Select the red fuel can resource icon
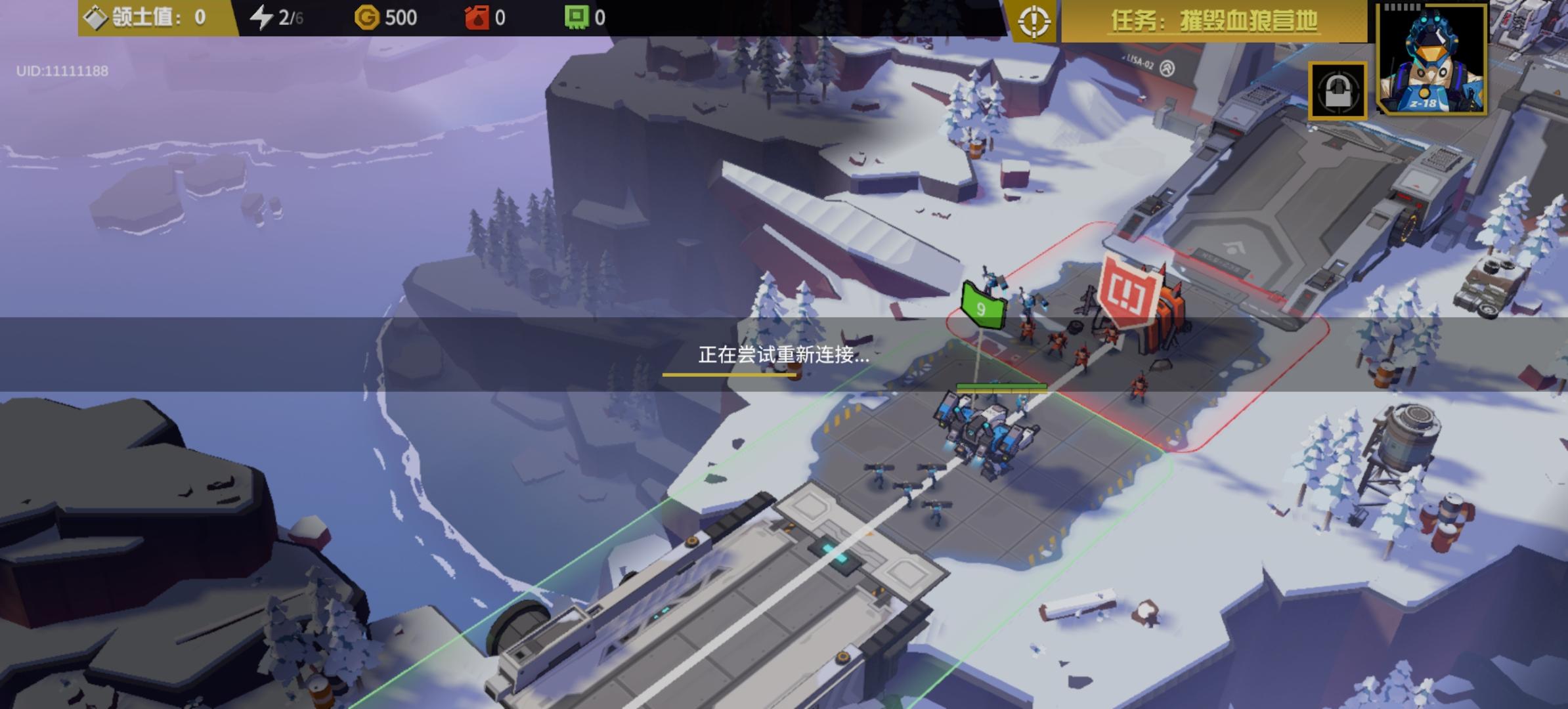Image resolution: width=1568 pixels, height=709 pixels. [478, 18]
